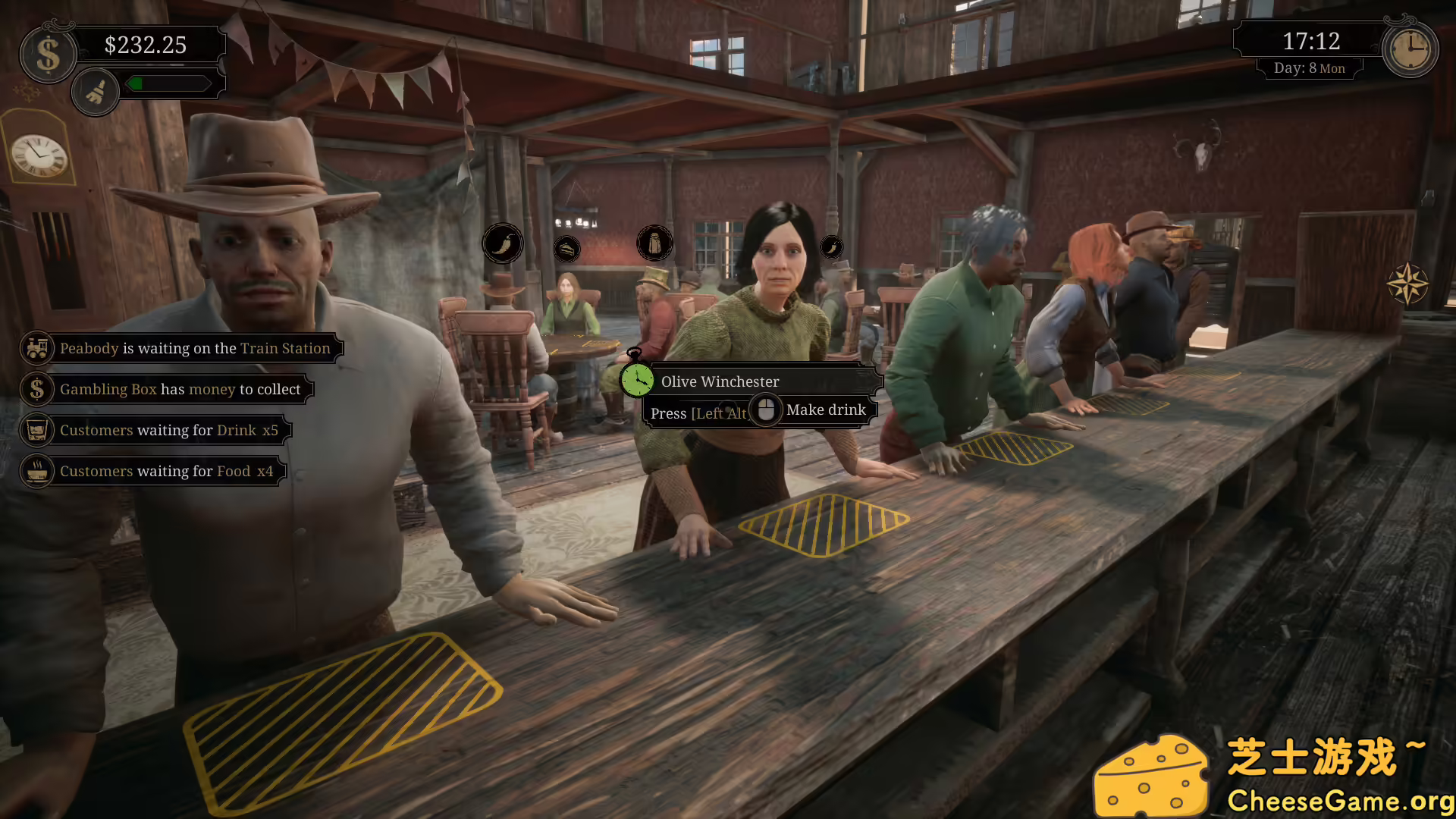The height and width of the screenshot is (819, 1456).
Task: Click the cleanliness progress bar
Action: [x=168, y=83]
